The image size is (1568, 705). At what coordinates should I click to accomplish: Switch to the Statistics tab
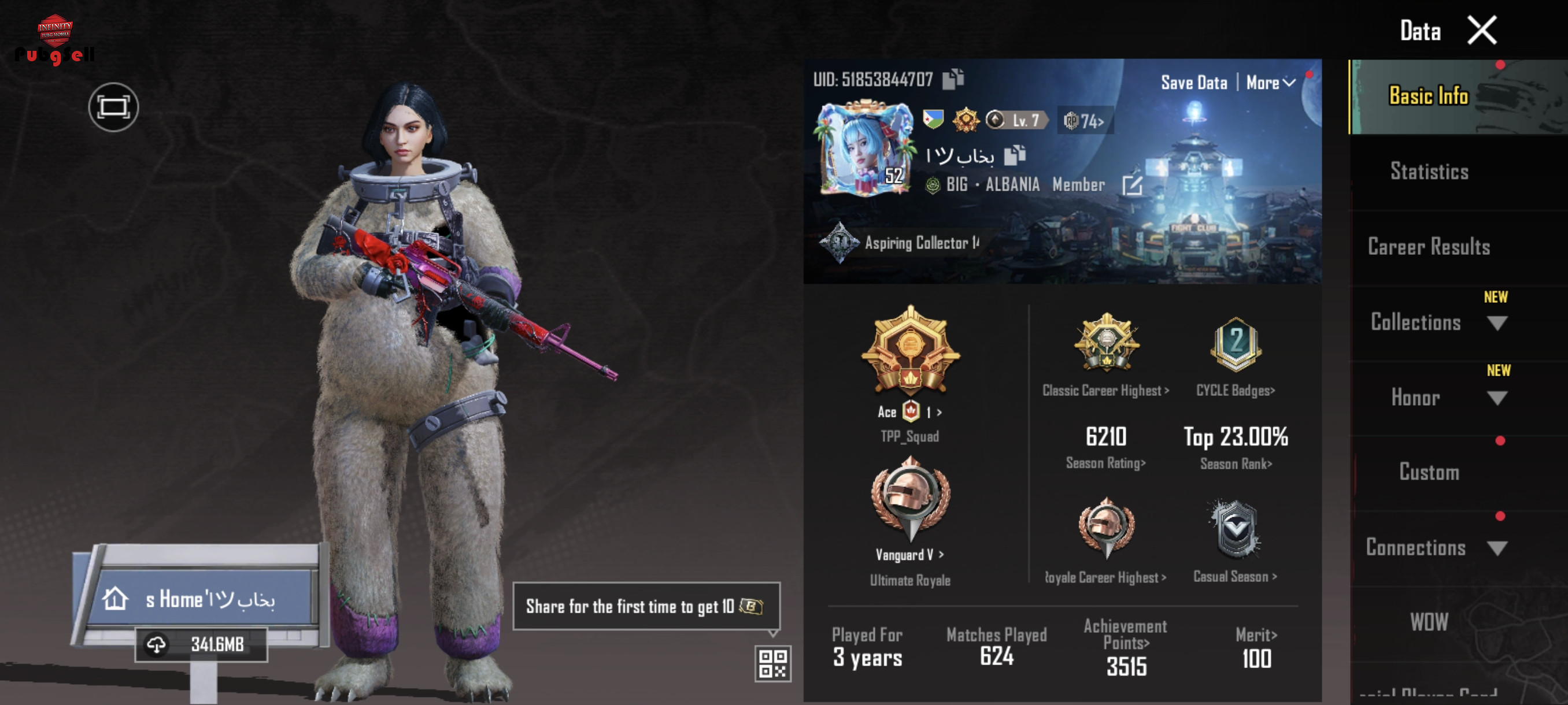(x=1429, y=172)
